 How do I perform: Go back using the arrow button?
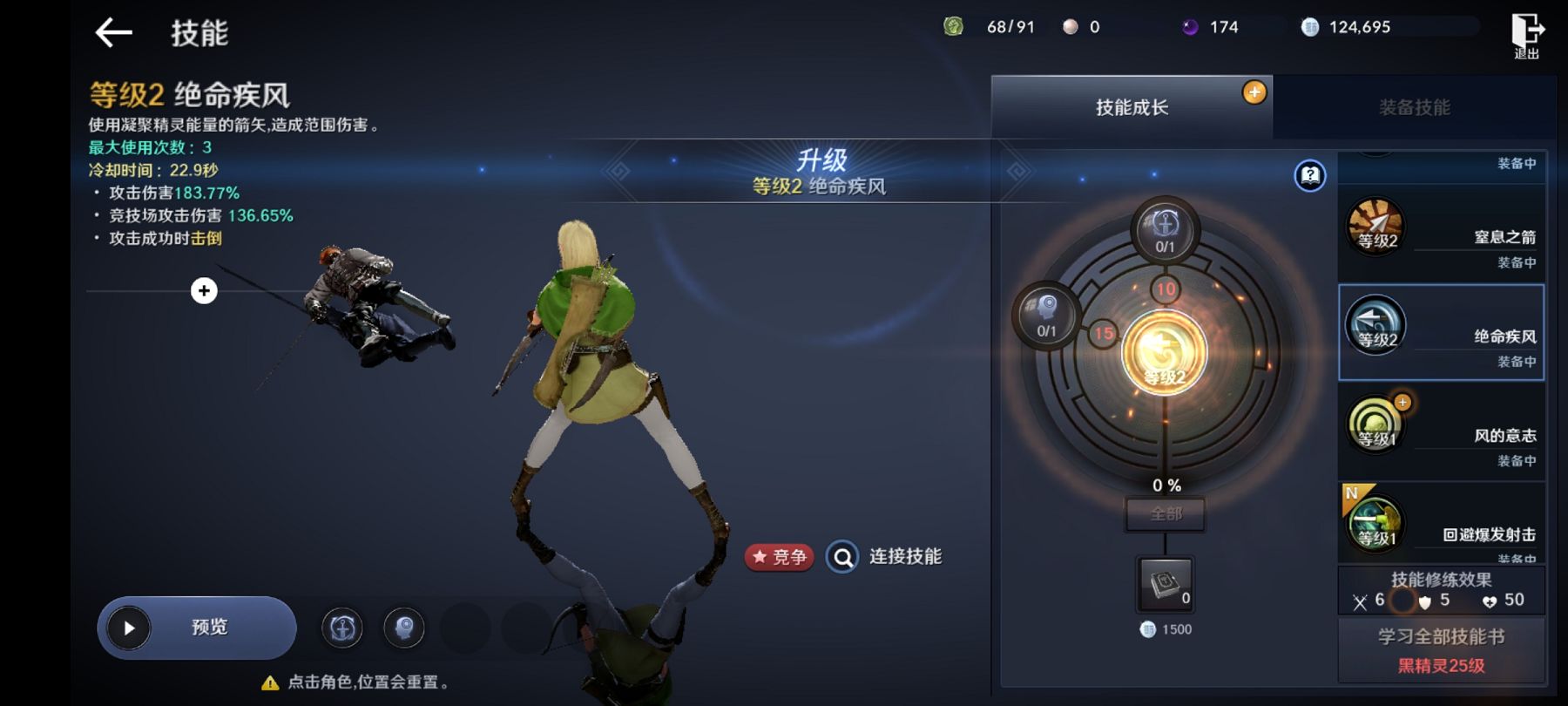coord(113,33)
